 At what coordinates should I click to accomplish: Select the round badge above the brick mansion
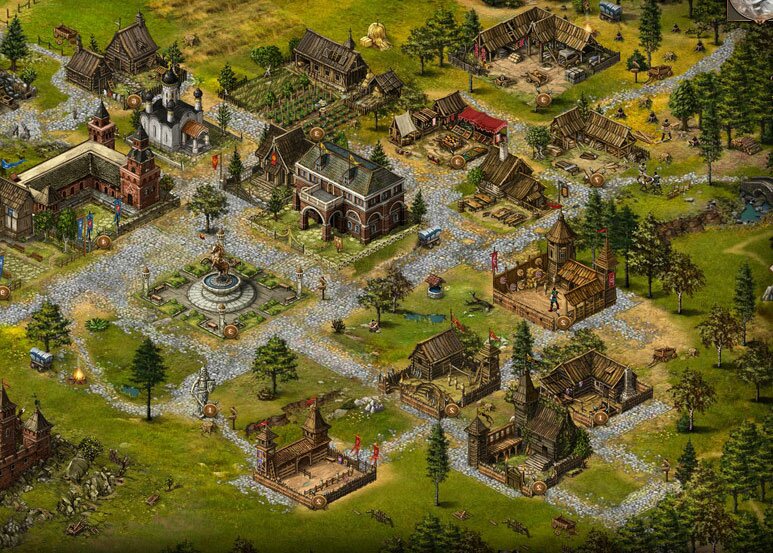pos(316,133)
